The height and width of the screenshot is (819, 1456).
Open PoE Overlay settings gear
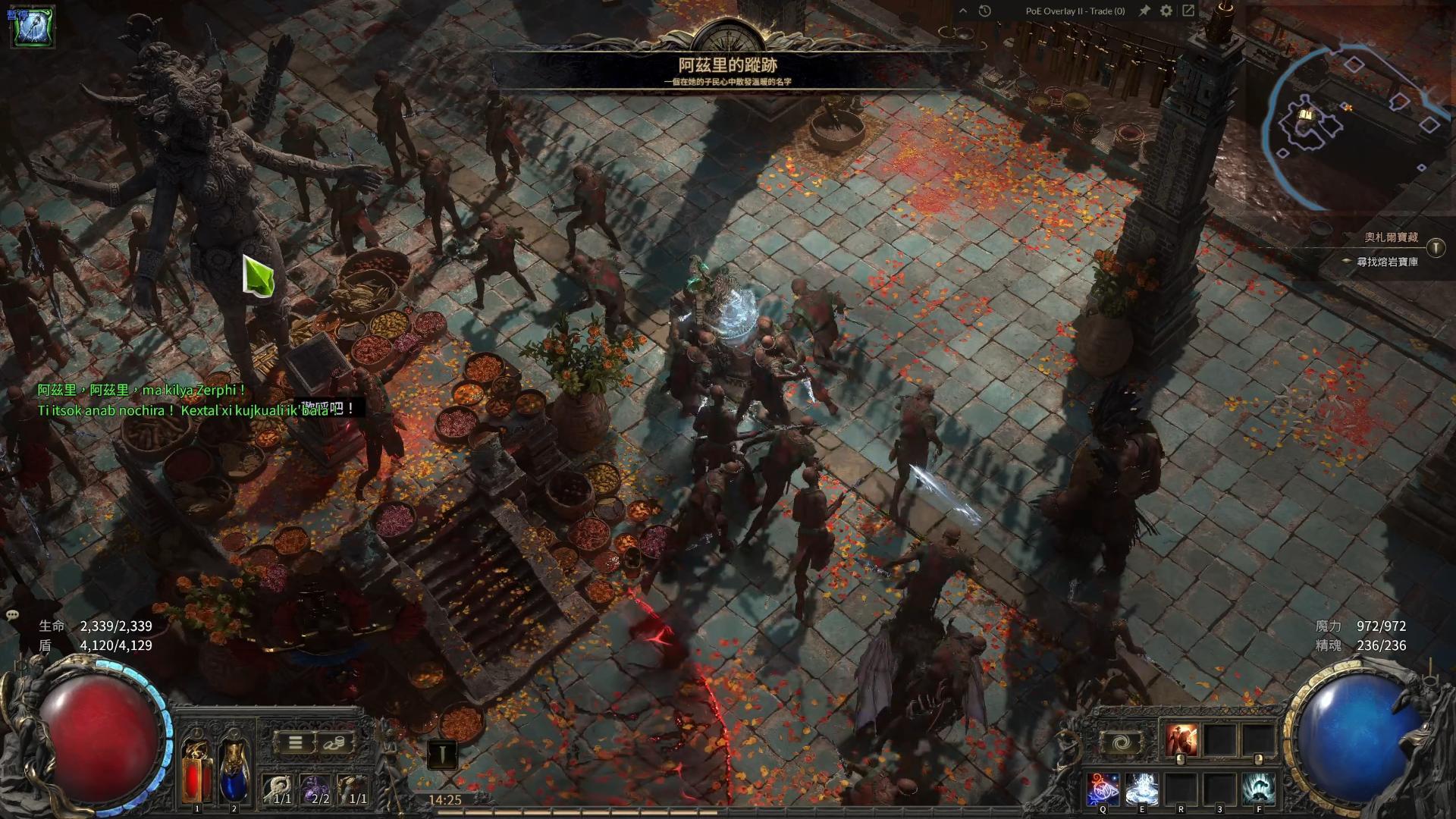coord(1166,11)
